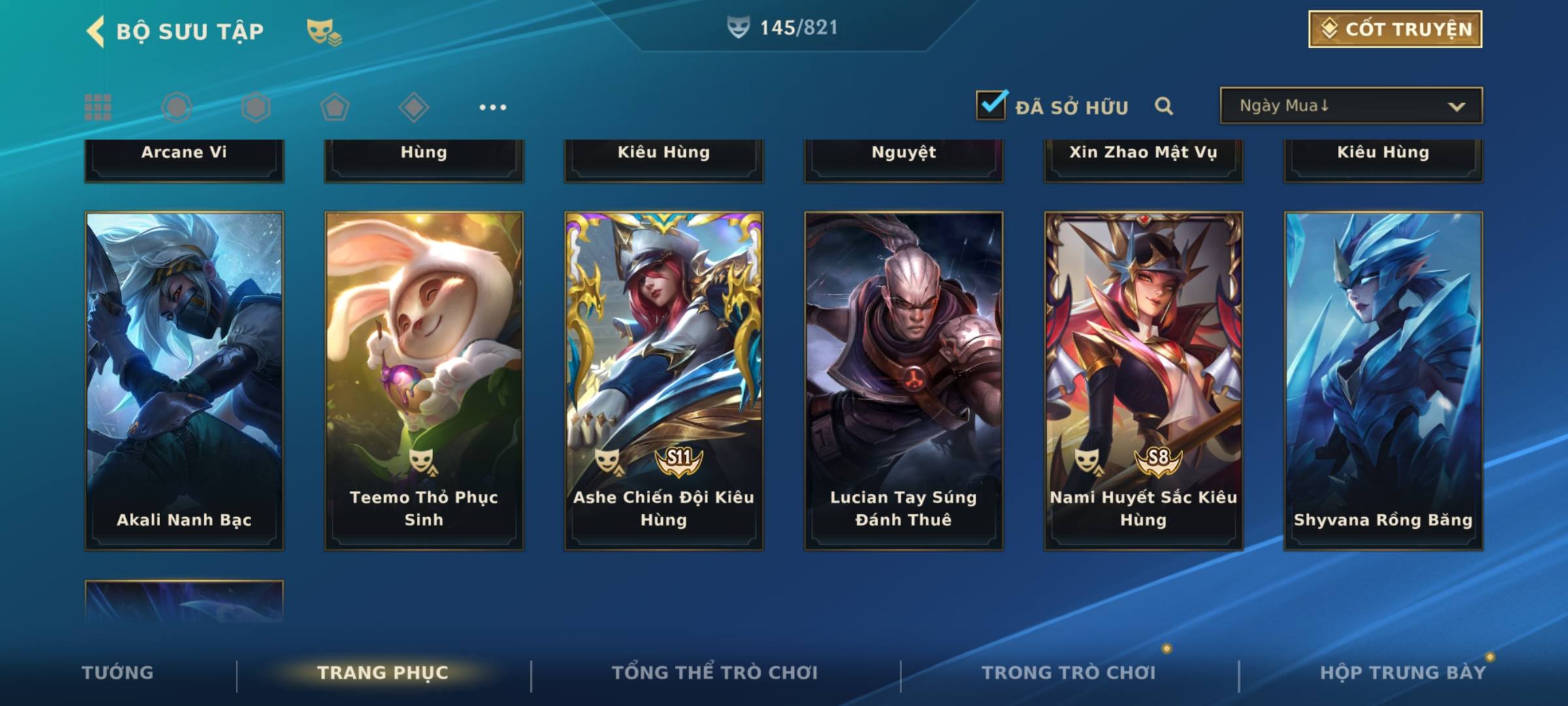1568x706 pixels.
Task: Expand the Ngày Mua sort dropdown
Action: coord(1350,106)
